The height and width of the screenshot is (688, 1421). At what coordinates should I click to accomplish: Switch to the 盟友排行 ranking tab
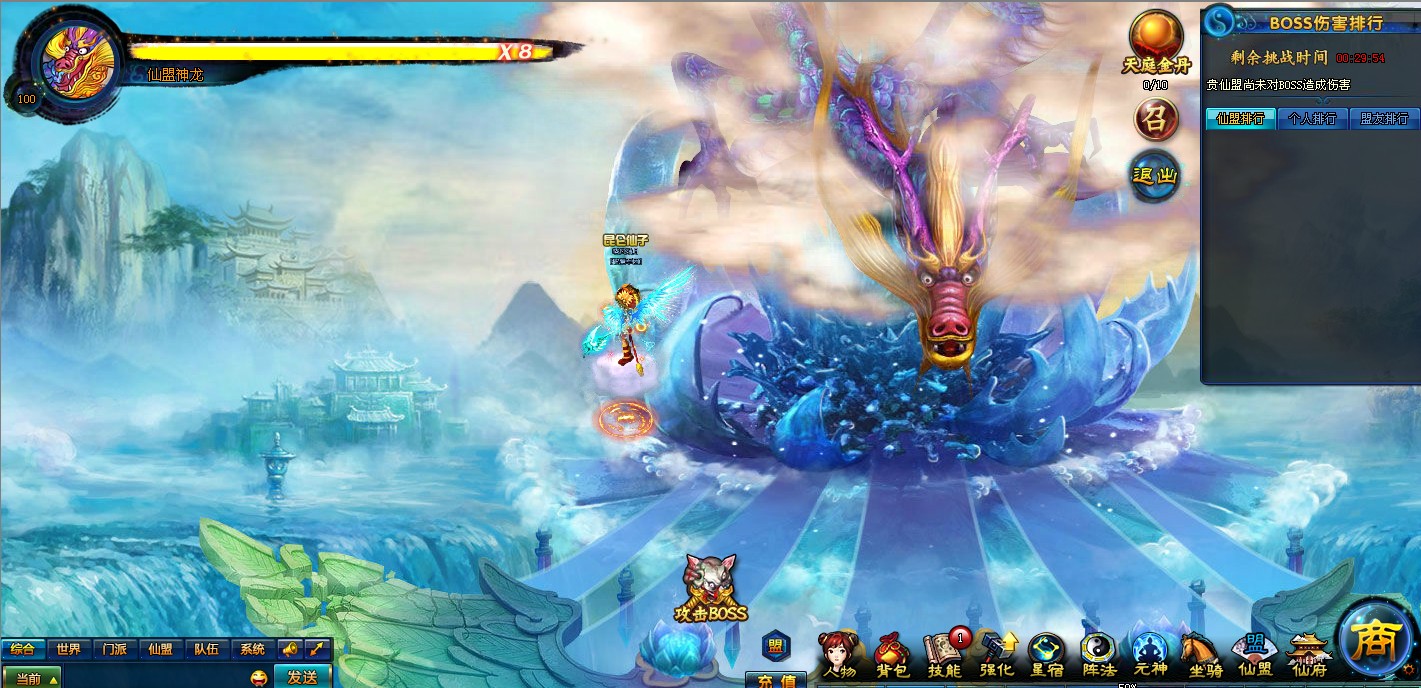(1384, 119)
